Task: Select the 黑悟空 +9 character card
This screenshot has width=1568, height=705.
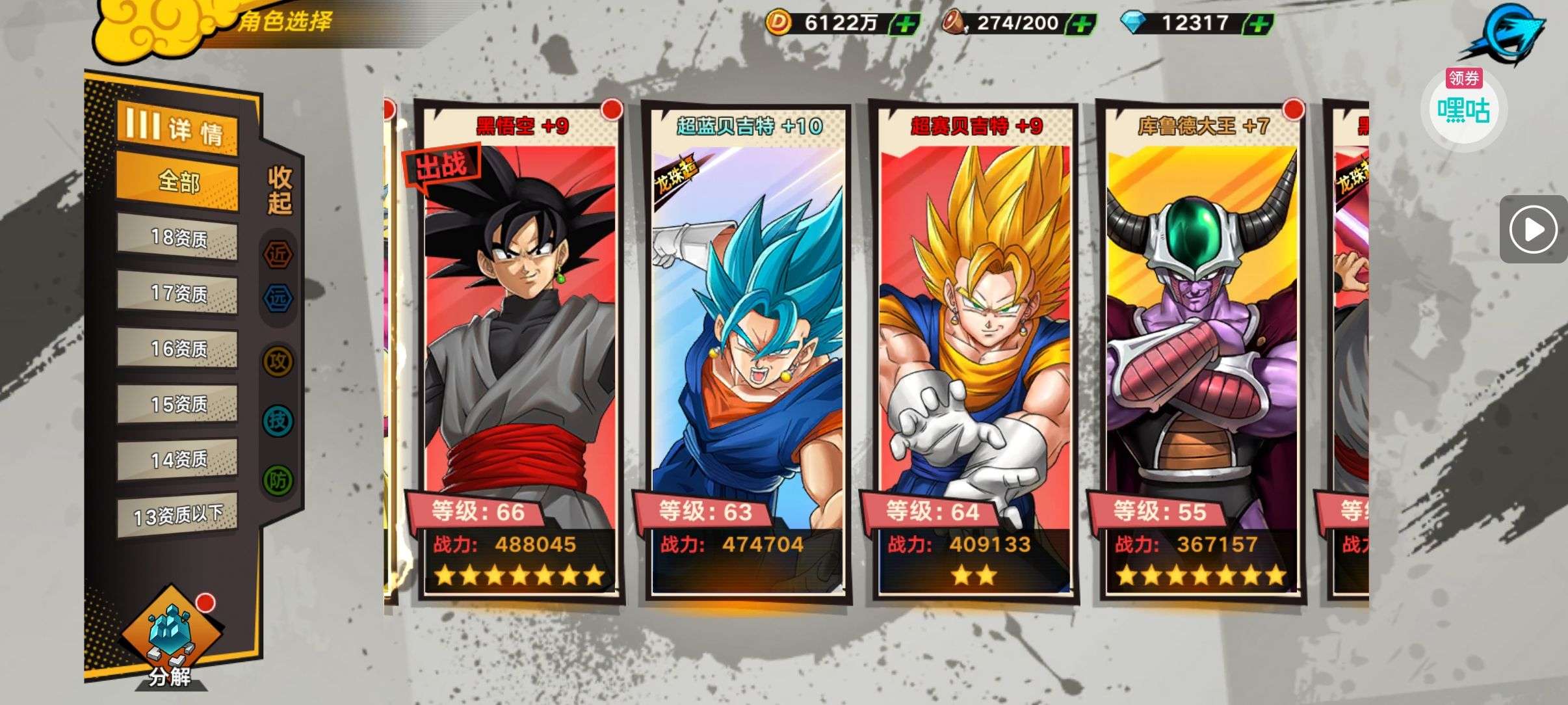Action: tap(519, 351)
